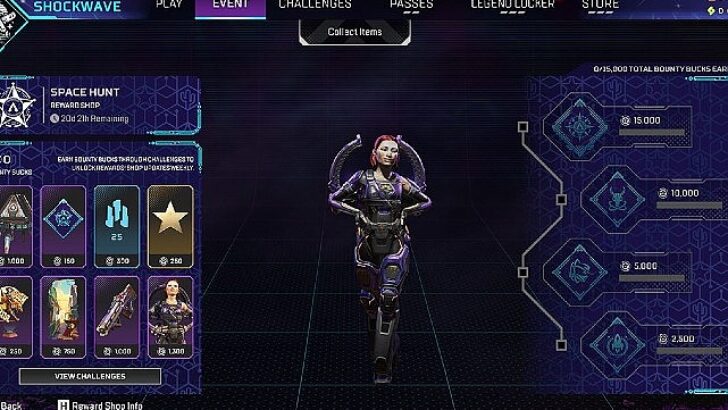
Task: Select the weapon skin reward costing 1,000
Action: tap(116, 316)
